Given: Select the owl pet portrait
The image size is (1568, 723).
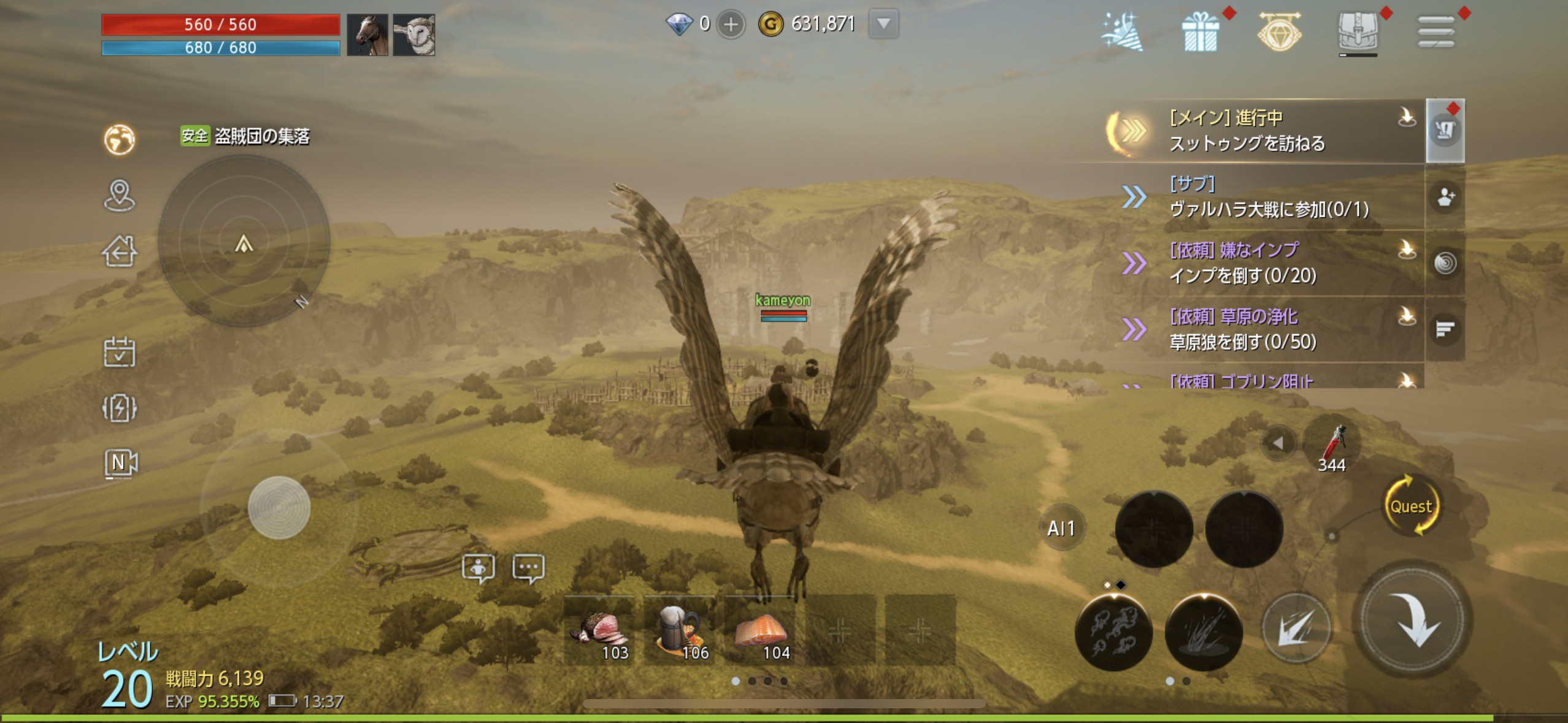Looking at the screenshot, I should pos(414,35).
